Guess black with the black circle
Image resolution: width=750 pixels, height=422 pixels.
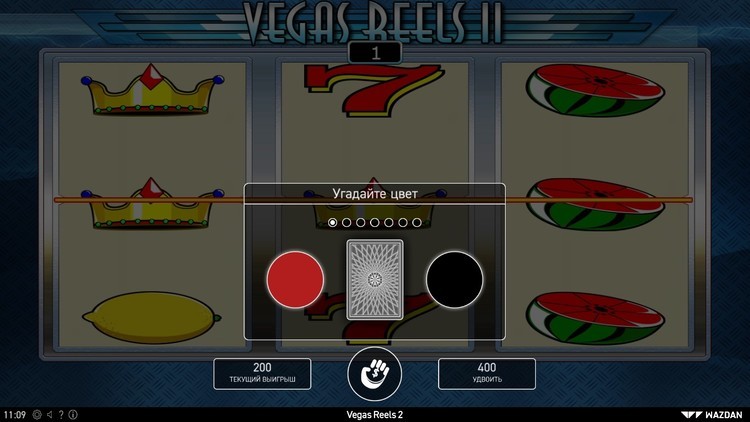point(454,279)
